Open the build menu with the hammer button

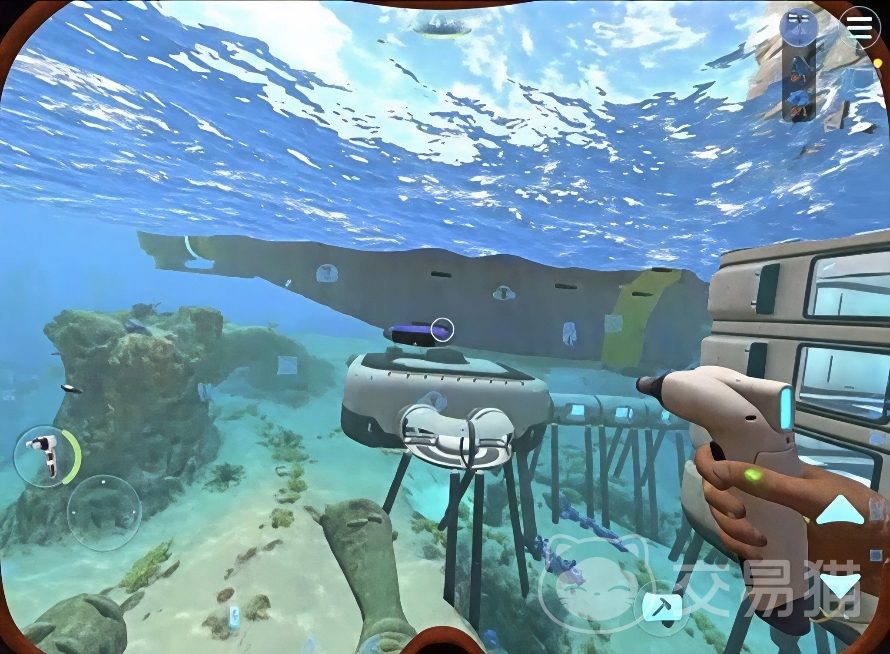[x=660, y=605]
